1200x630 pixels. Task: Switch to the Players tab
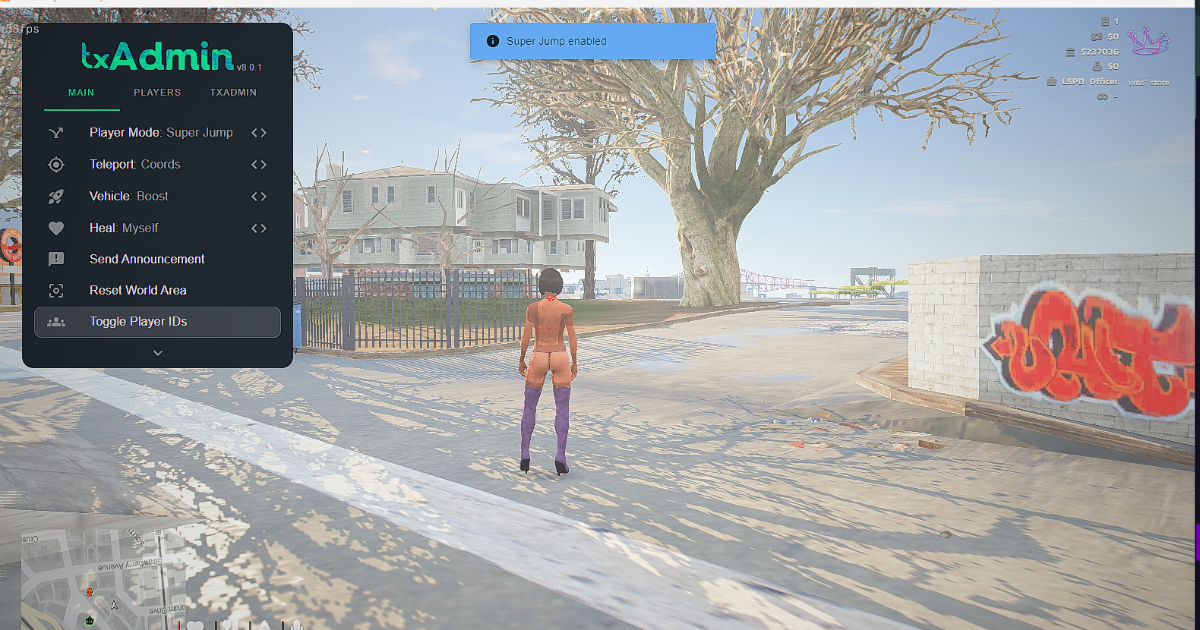(157, 92)
